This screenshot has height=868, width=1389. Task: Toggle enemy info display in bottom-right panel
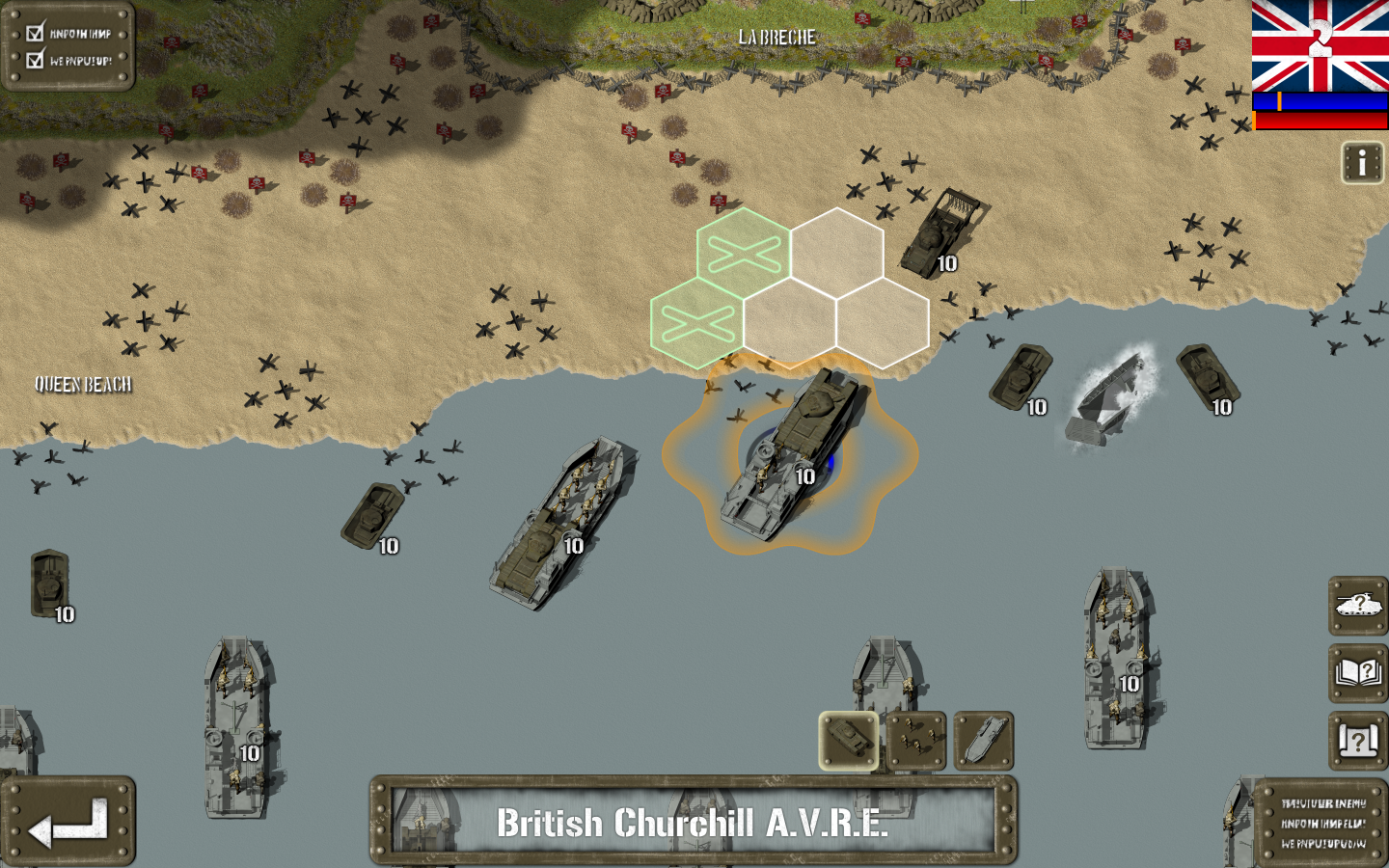(1322, 825)
